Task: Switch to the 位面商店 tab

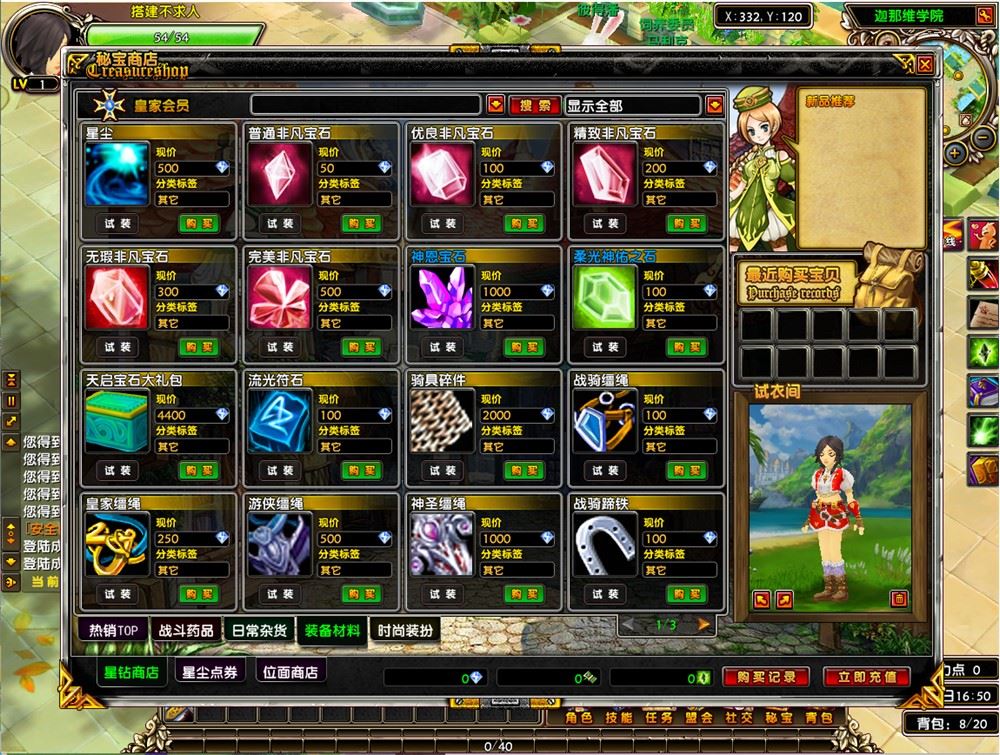Action: [x=289, y=672]
